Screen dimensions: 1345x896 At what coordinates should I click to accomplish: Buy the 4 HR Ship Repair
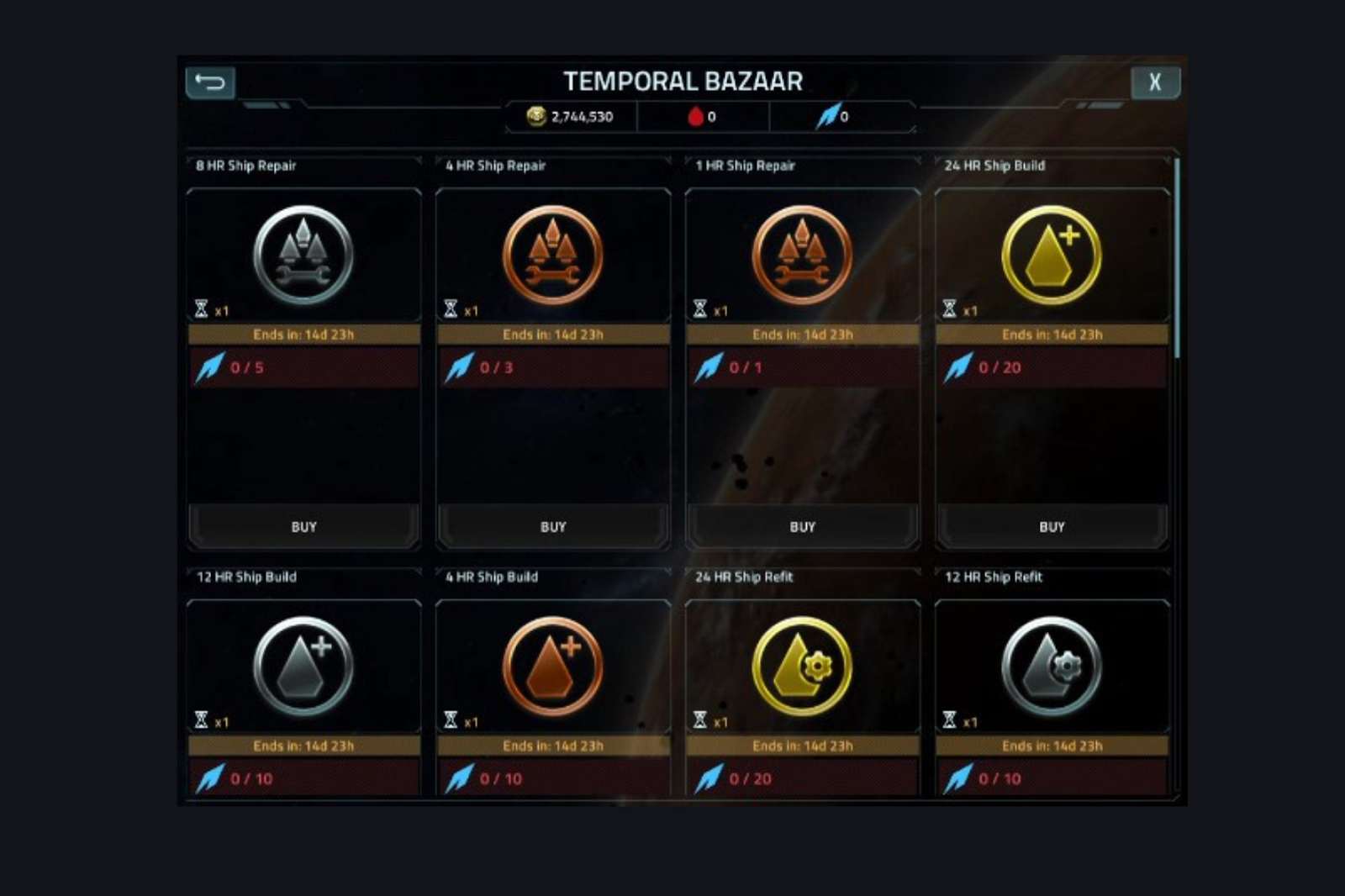(553, 527)
